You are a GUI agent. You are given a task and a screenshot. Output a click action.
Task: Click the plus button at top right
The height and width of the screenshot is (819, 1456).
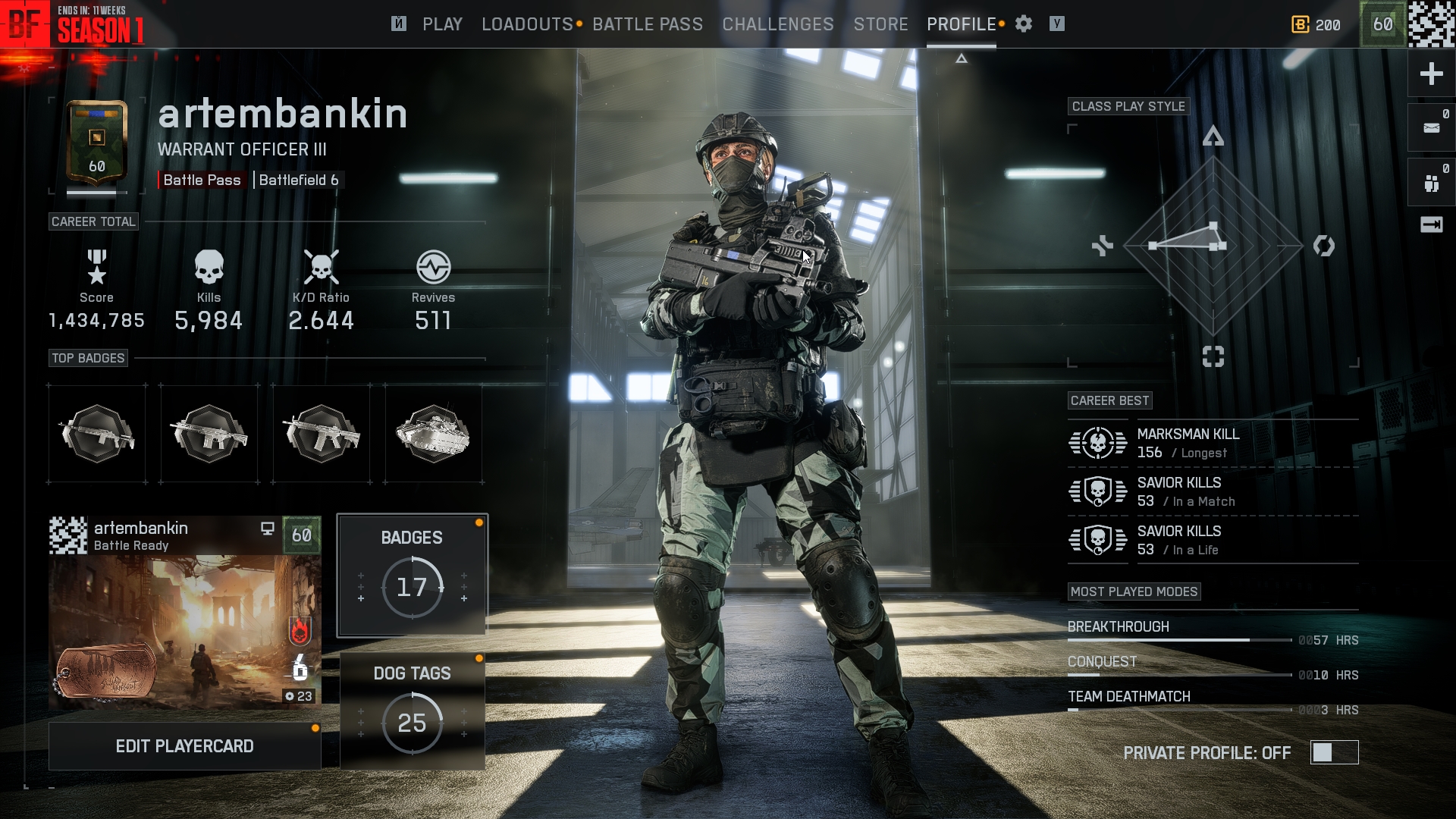1431,74
